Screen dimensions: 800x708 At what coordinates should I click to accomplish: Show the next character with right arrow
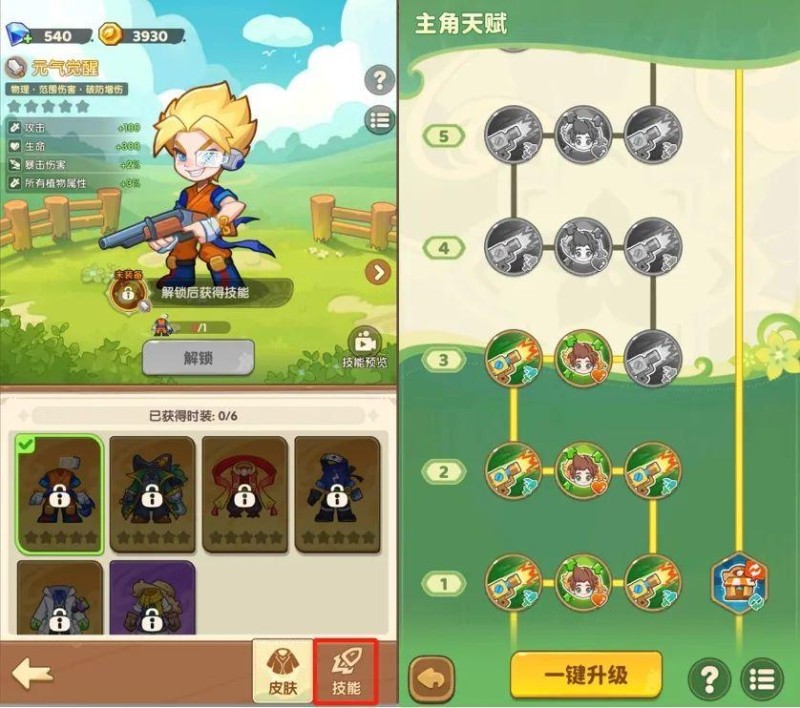pyautogui.click(x=378, y=272)
